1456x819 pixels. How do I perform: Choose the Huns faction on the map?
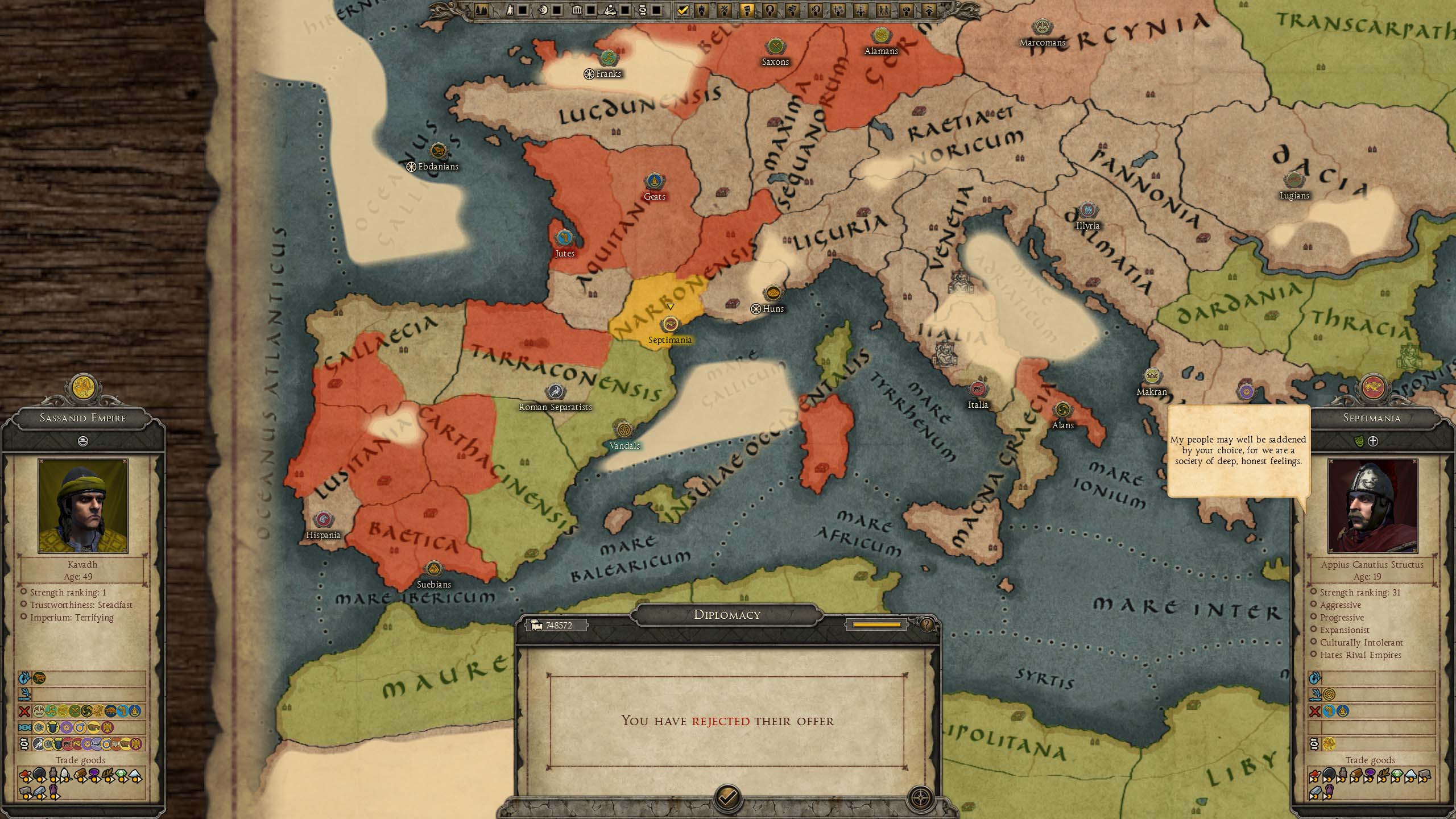coord(772,293)
